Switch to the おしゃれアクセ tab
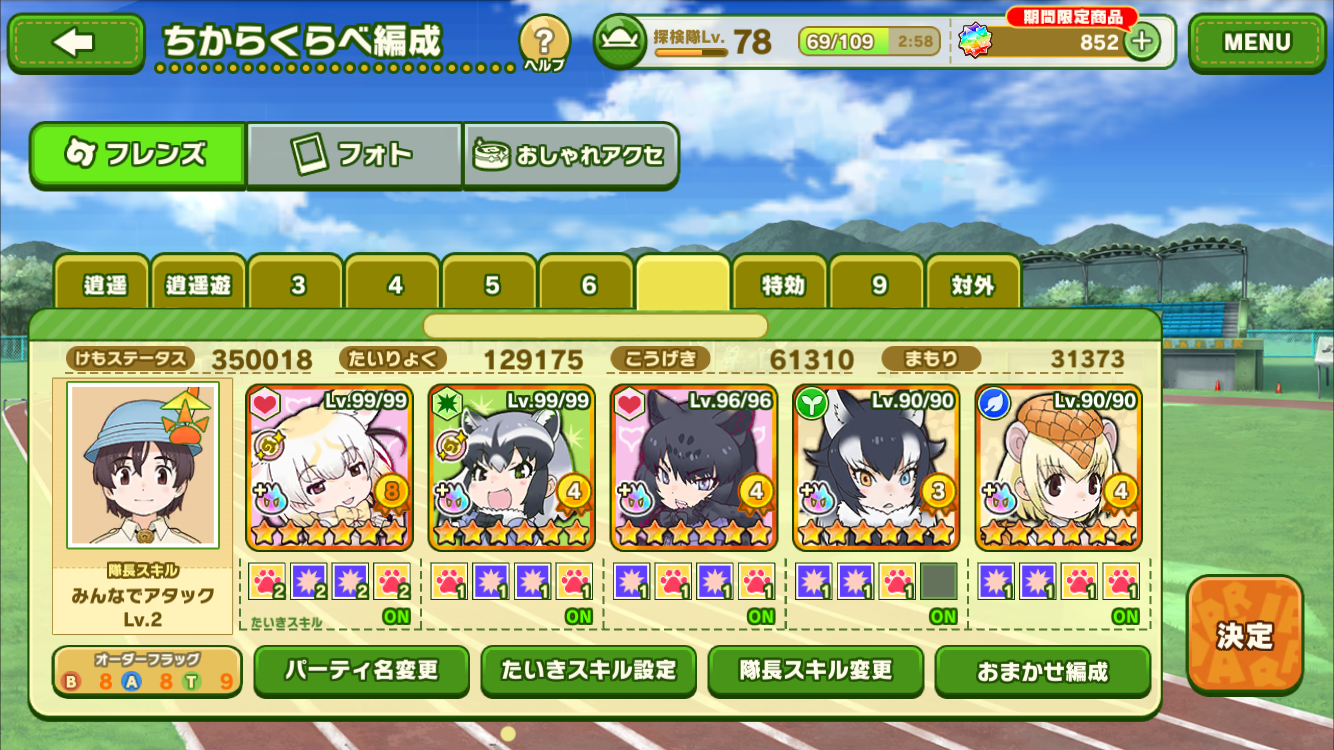This screenshot has width=1334, height=750. pos(571,156)
